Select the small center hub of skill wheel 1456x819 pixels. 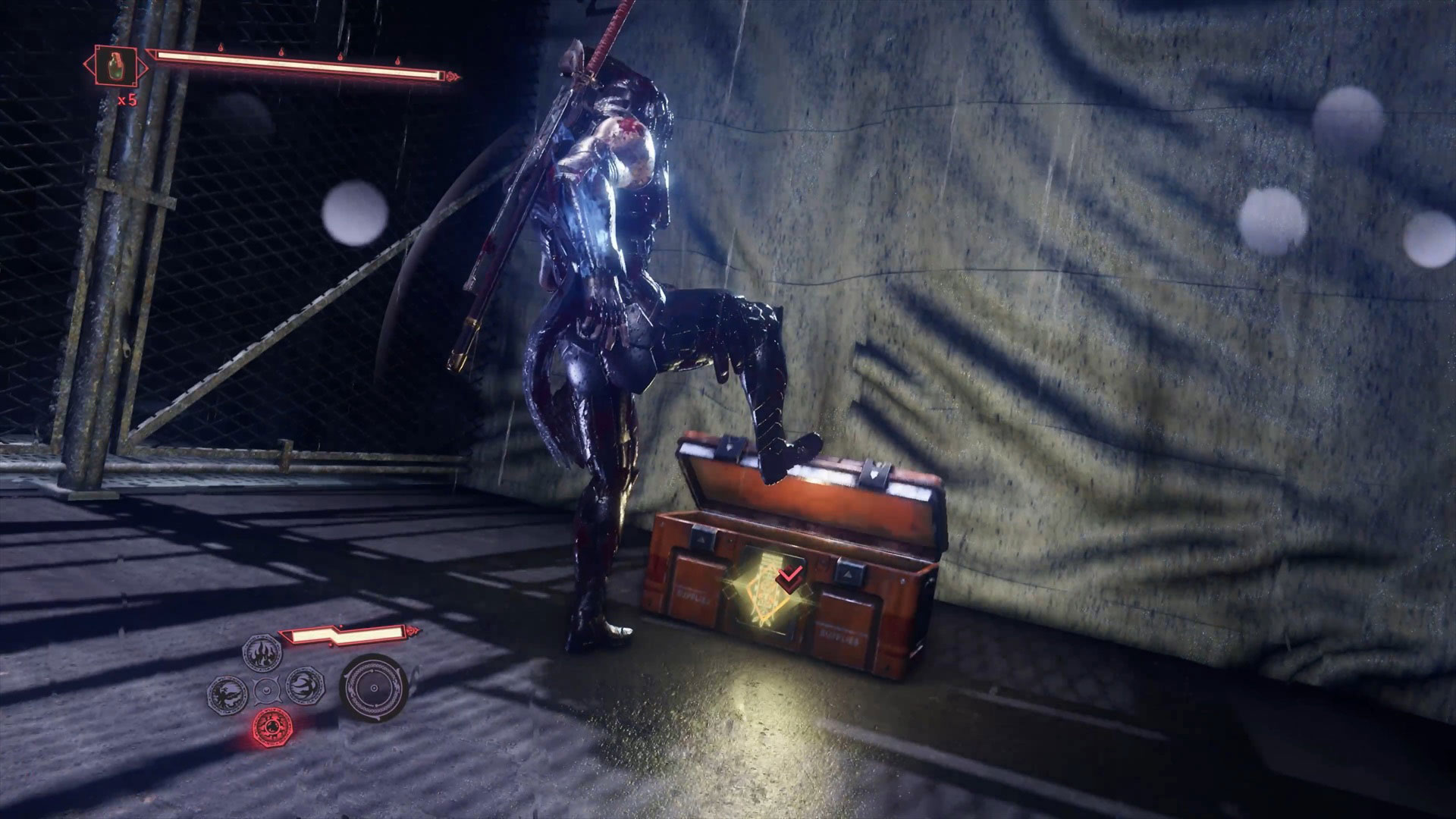(x=265, y=689)
